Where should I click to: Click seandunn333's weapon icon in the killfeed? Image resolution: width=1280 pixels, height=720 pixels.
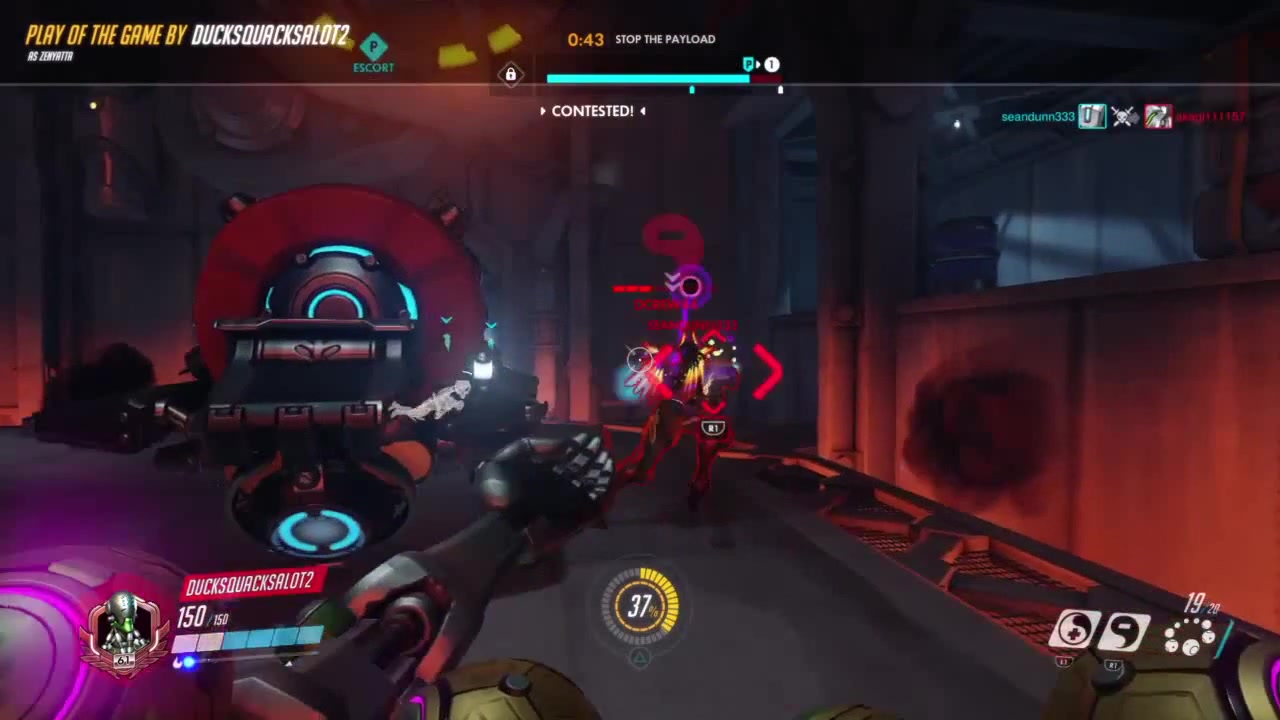1090,115
